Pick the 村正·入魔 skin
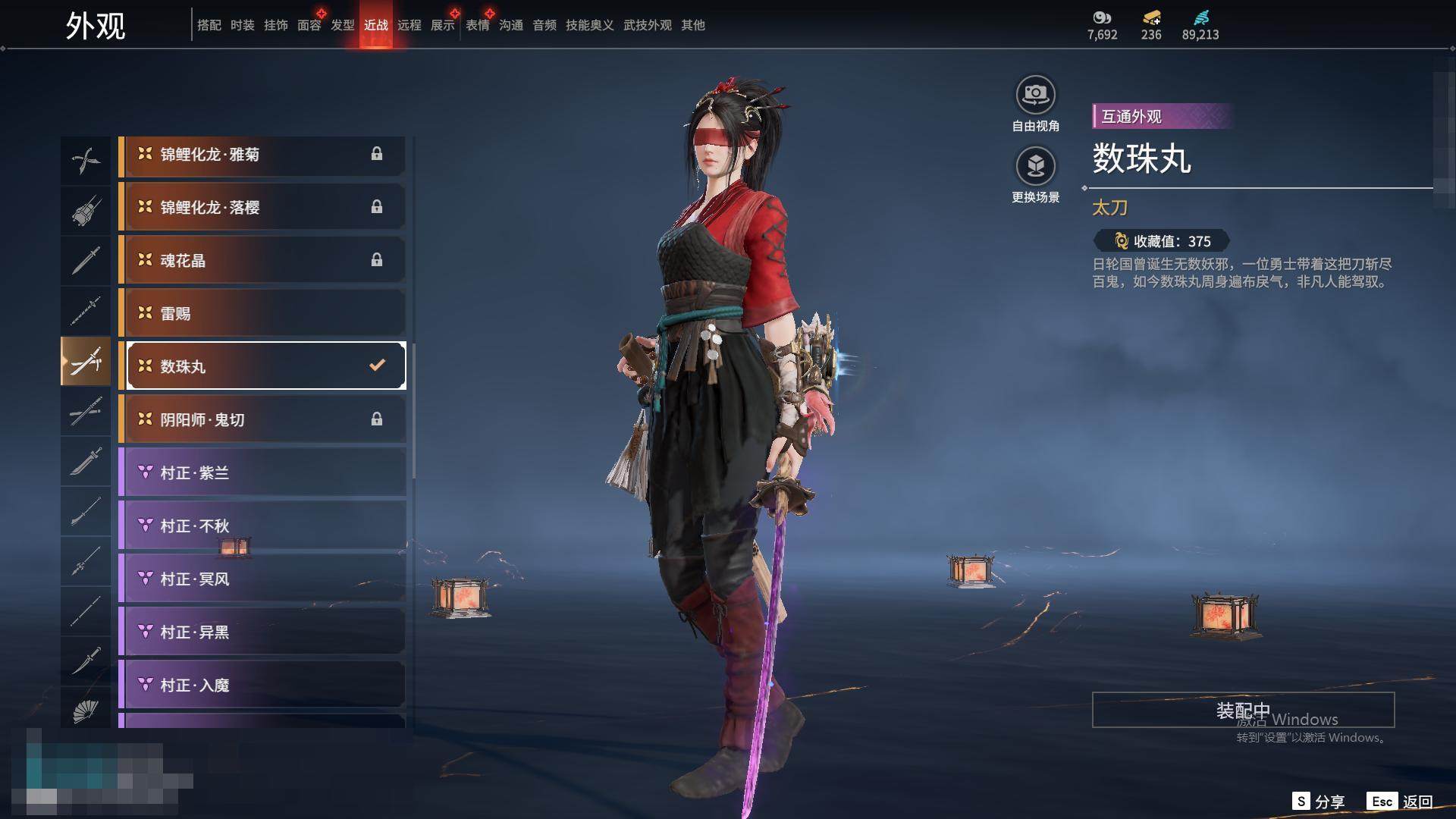 point(262,686)
